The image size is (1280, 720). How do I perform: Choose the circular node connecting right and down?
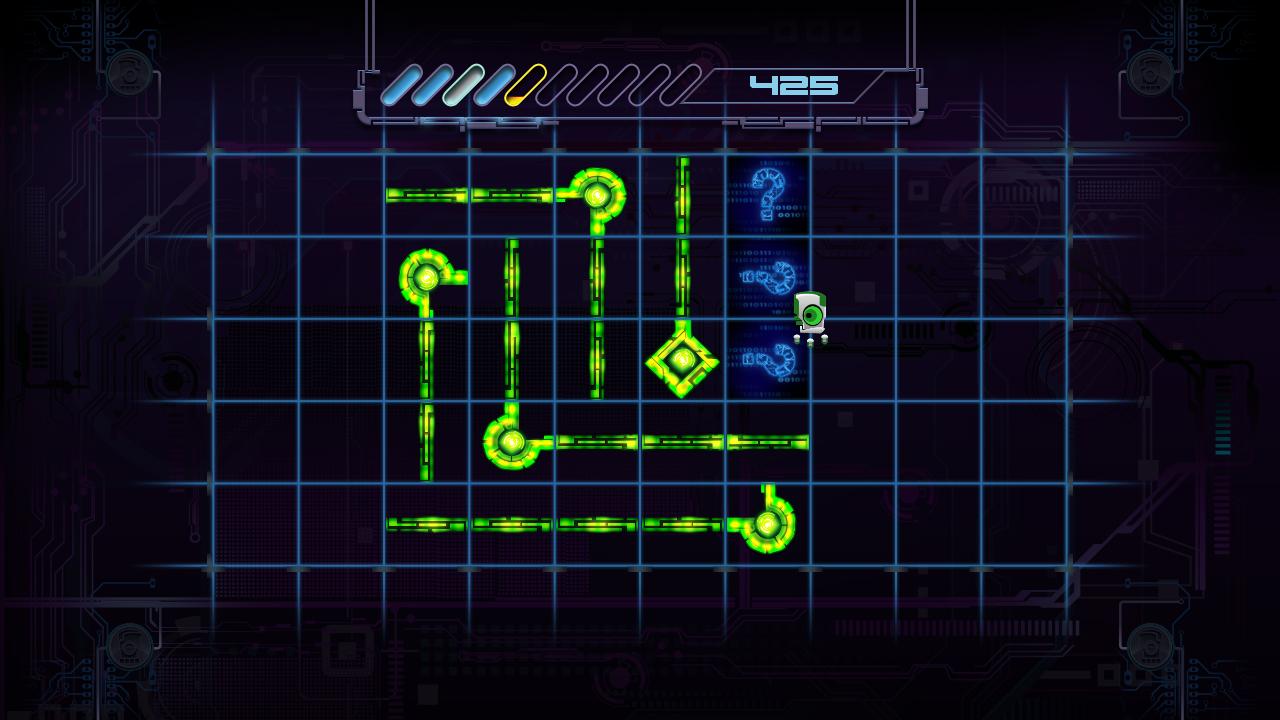(x=427, y=277)
